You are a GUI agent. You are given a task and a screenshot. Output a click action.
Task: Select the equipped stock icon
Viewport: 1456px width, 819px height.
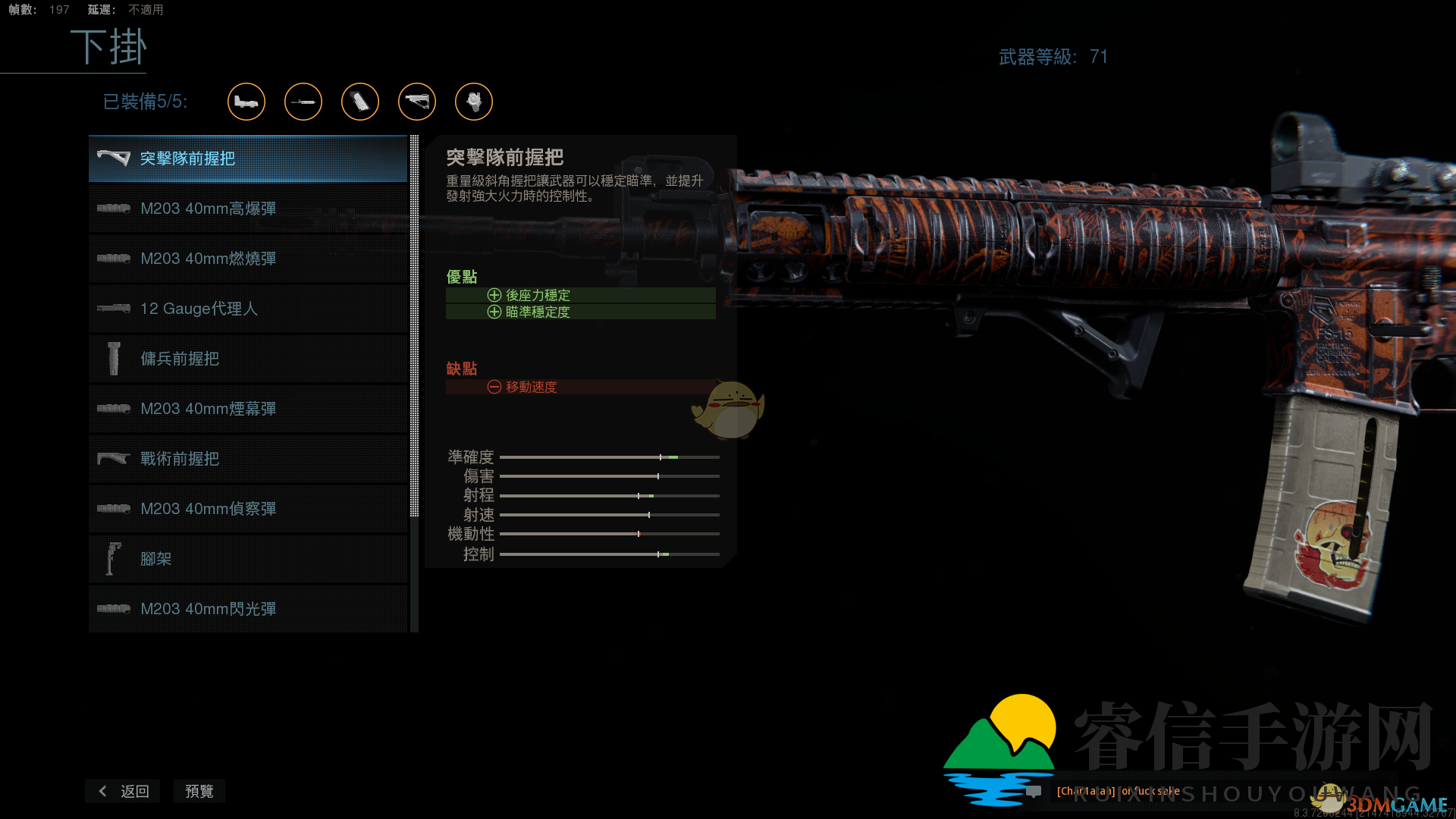tap(417, 102)
